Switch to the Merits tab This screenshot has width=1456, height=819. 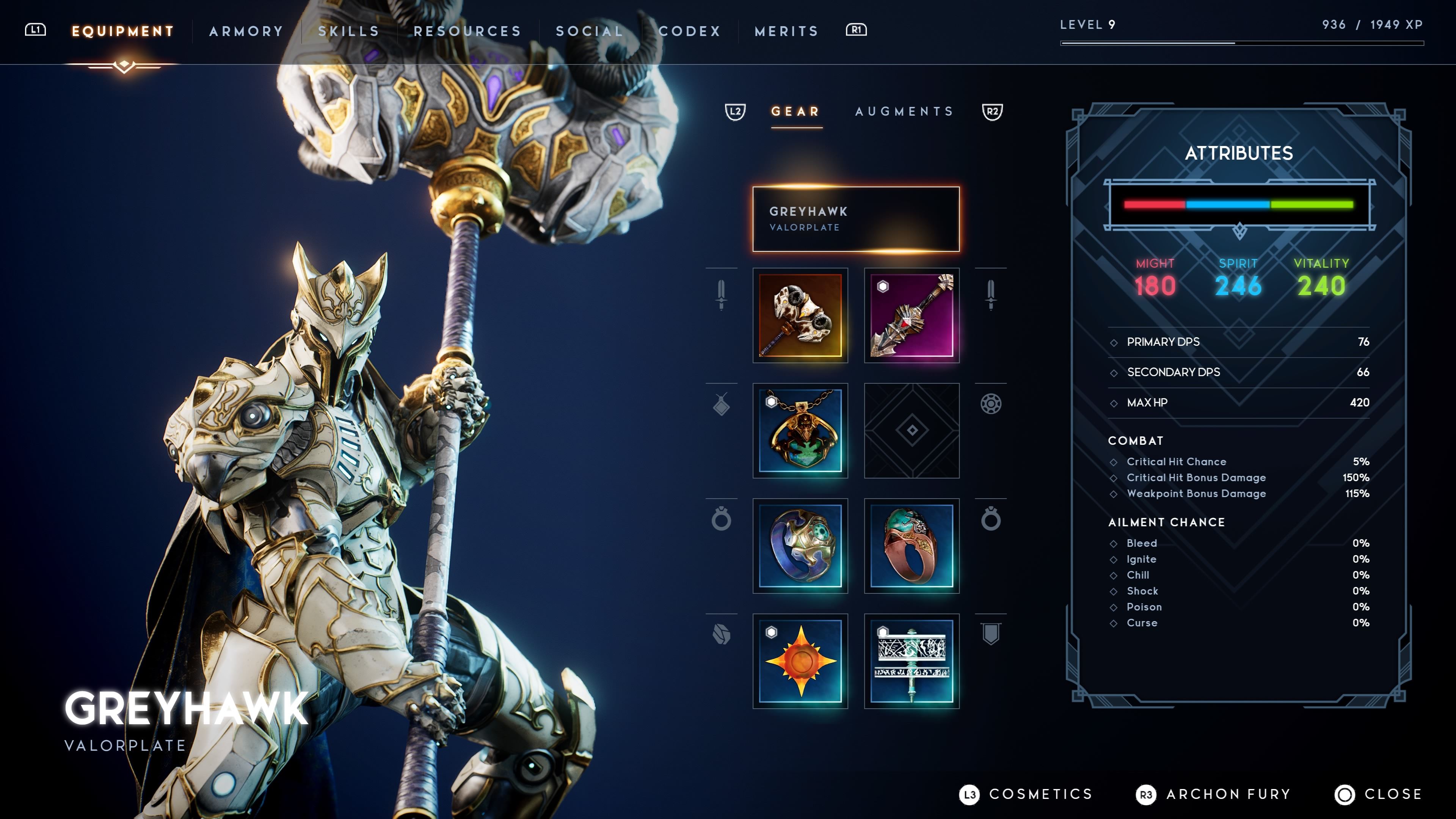(786, 31)
